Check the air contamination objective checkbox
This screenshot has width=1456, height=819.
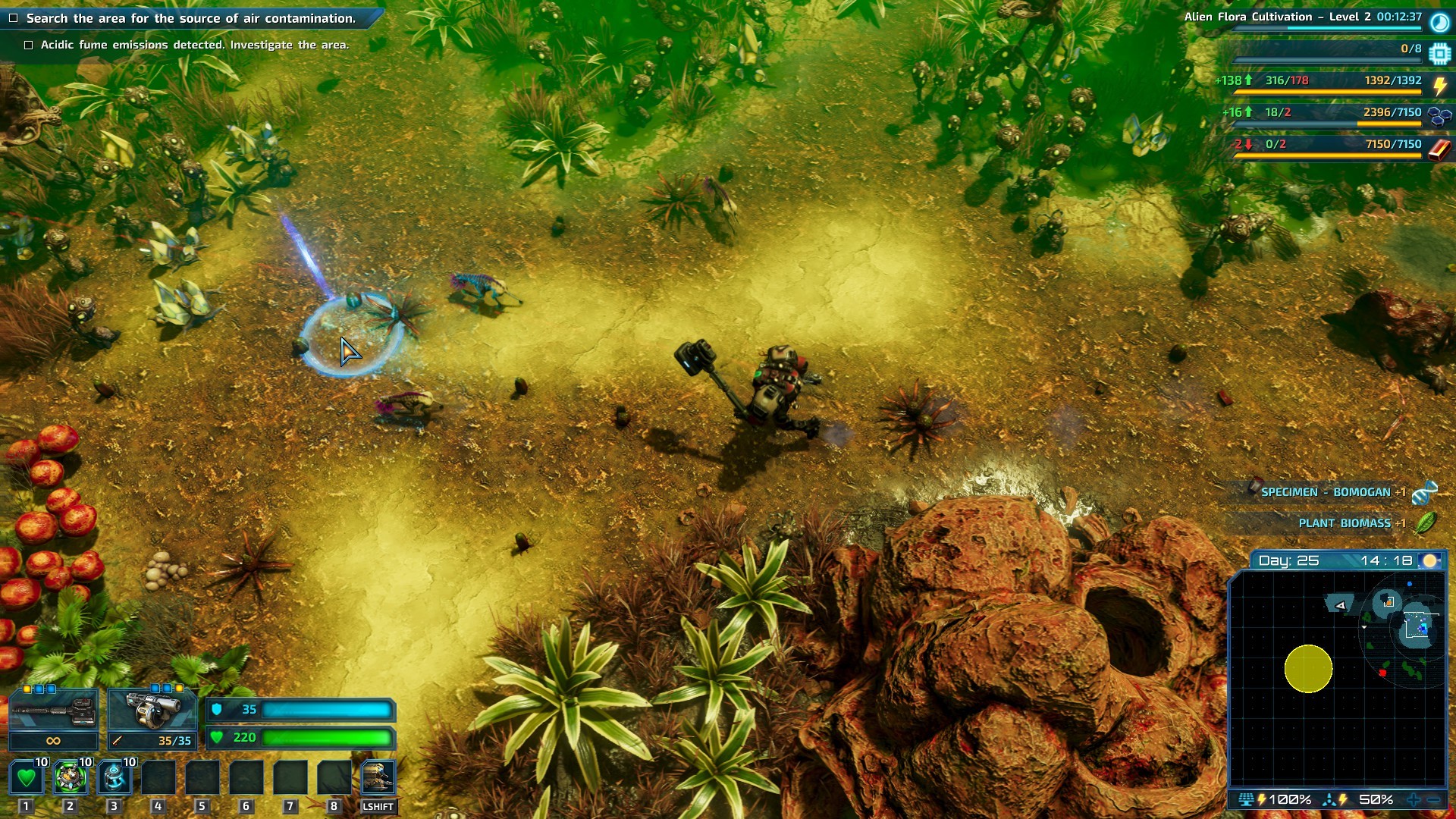15,17
